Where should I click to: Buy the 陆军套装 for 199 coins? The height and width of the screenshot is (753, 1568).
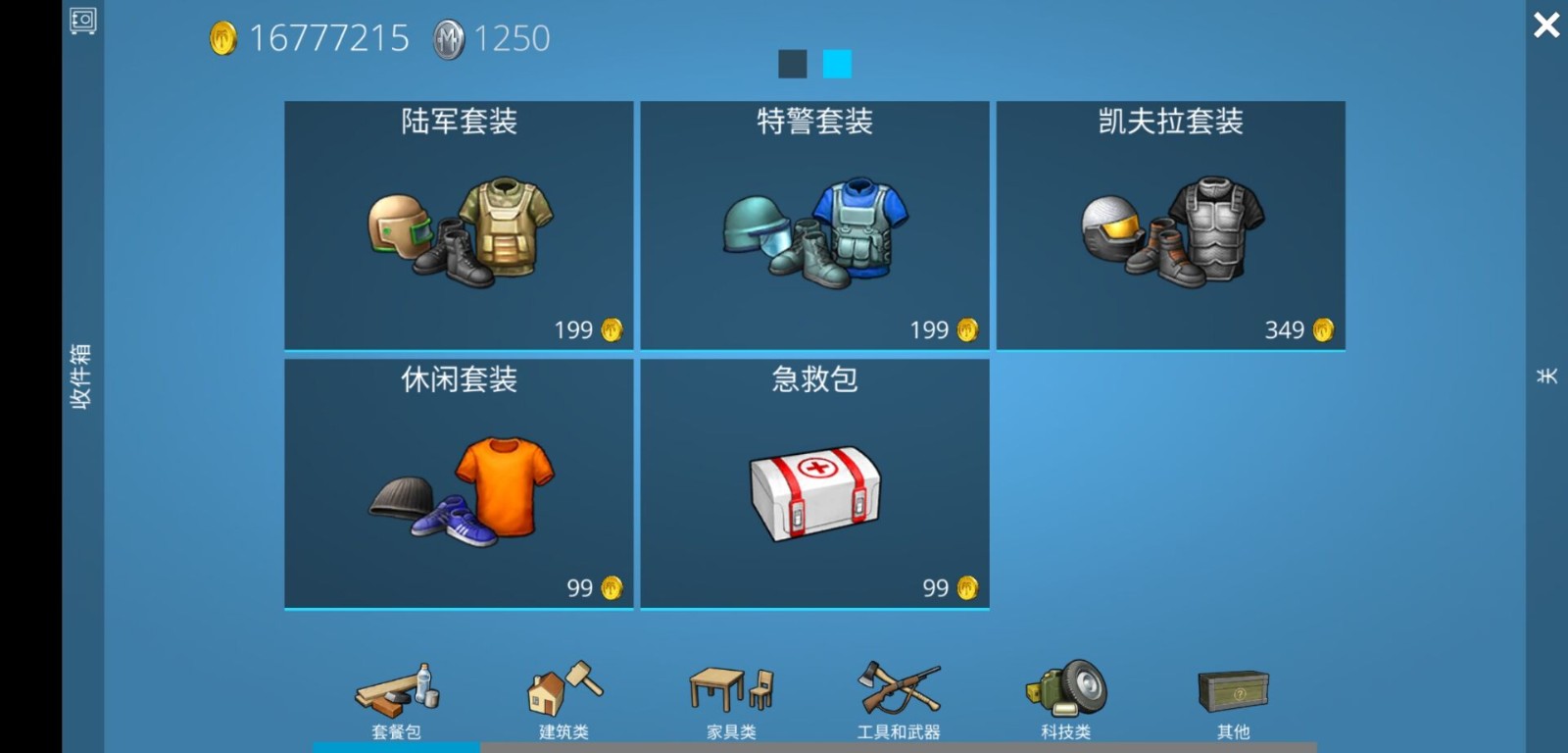pyautogui.click(x=459, y=224)
